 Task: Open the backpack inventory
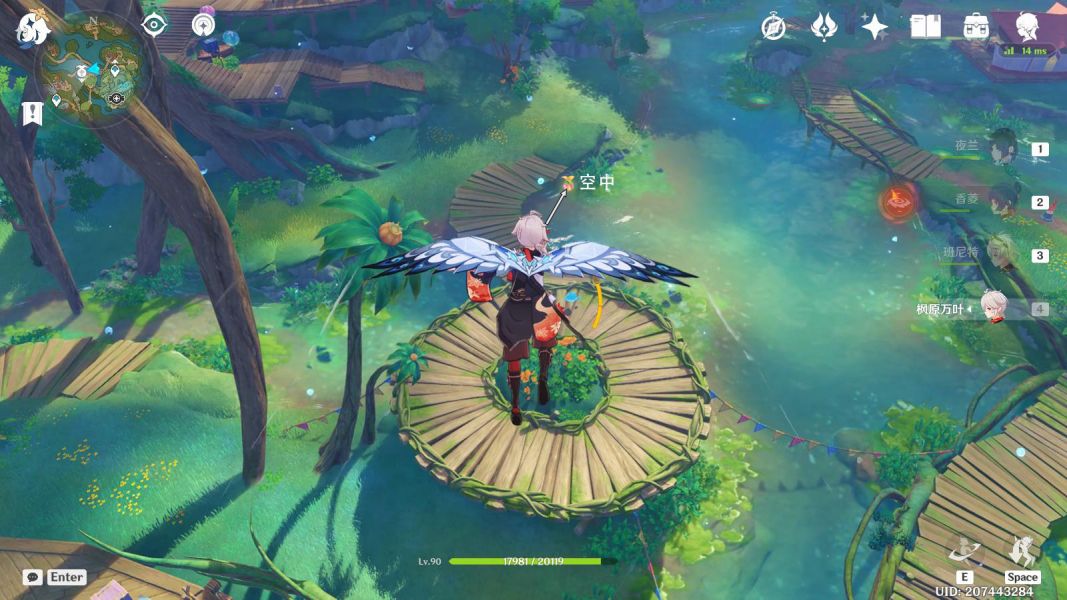(x=977, y=27)
